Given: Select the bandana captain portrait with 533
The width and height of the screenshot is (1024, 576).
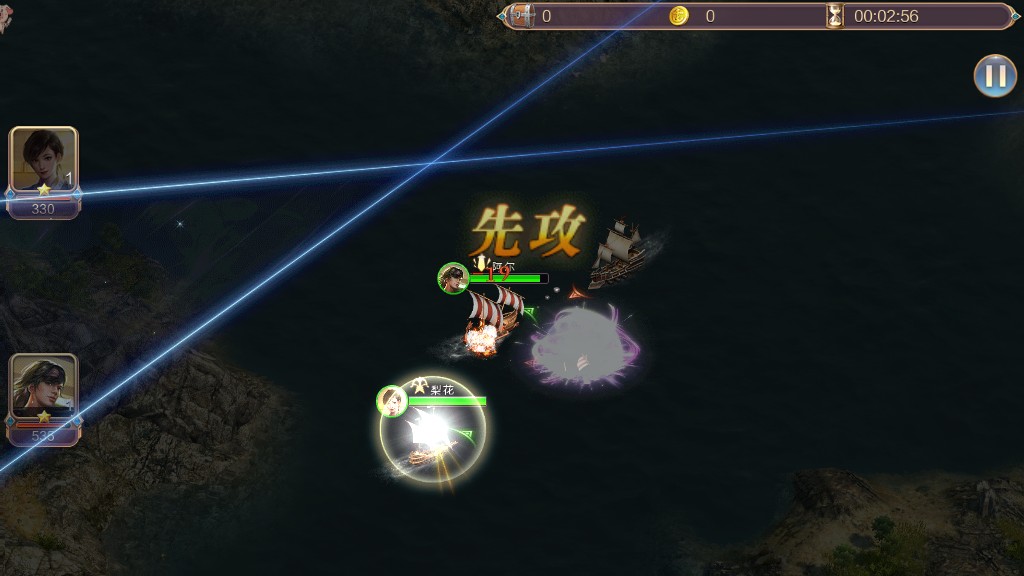Looking at the screenshot, I should point(43,388).
